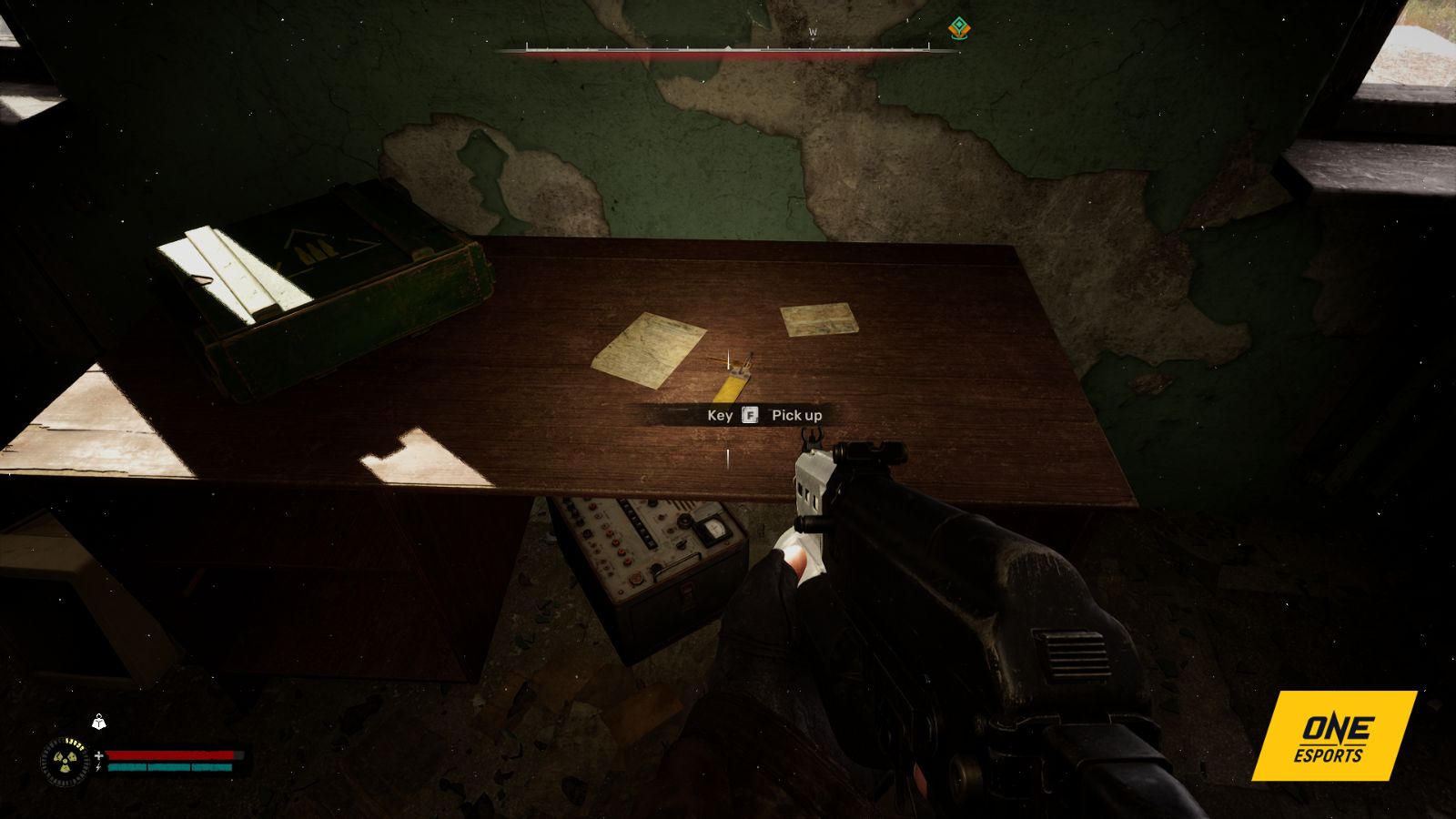Select the carry weight icon
Screen dimensions: 1456x819
tap(98, 723)
